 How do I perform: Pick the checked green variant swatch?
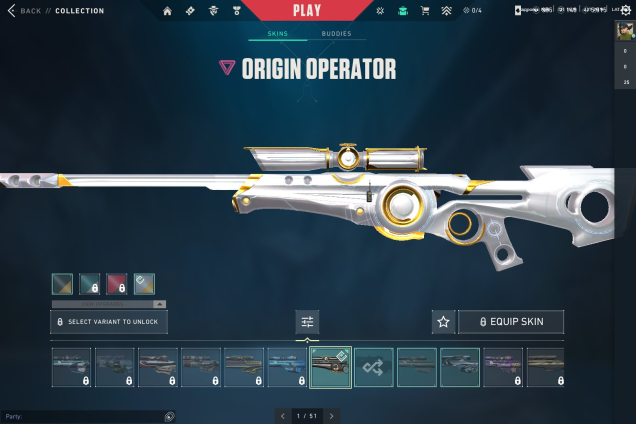pyautogui.click(x=144, y=284)
